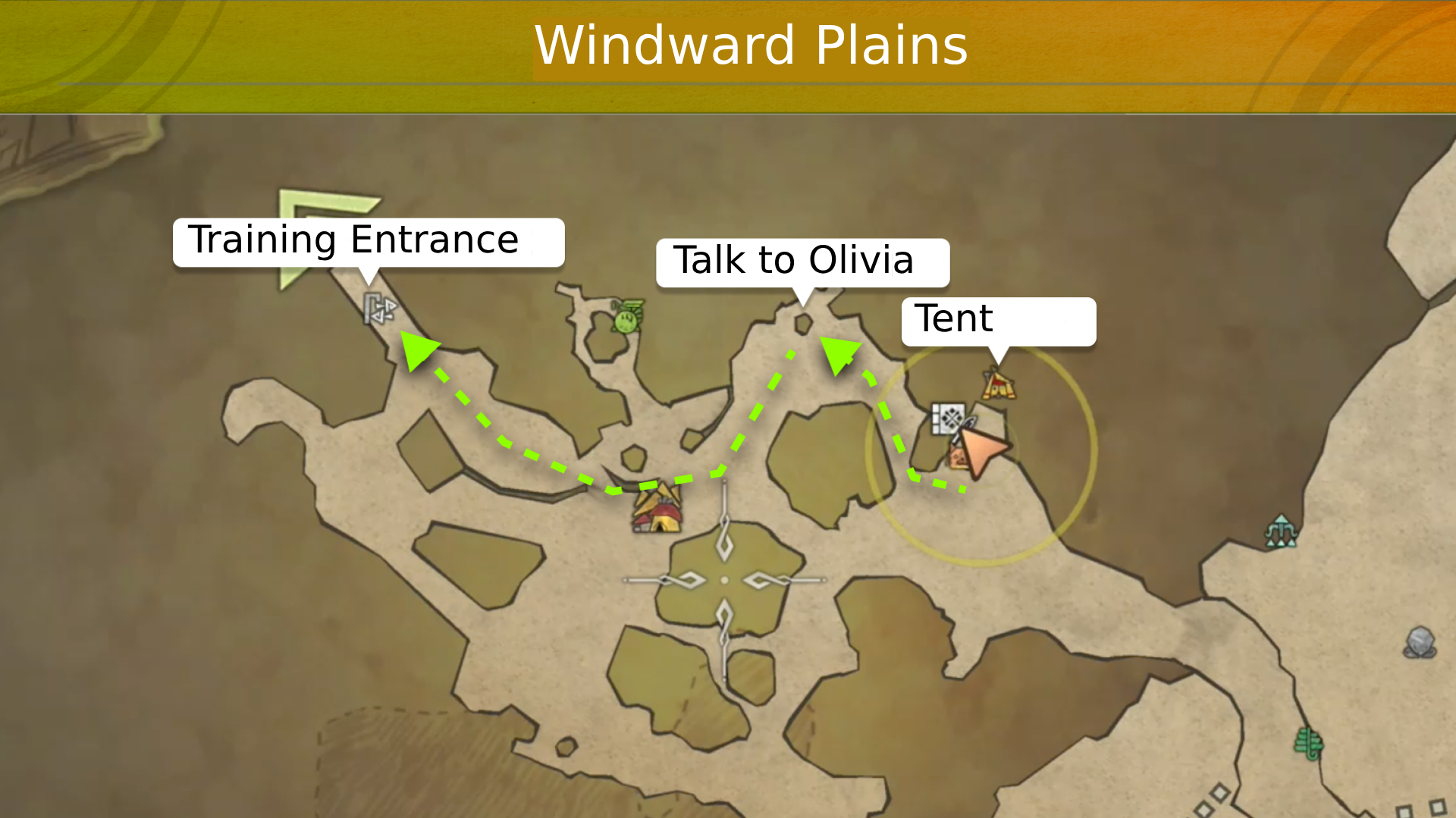
Task: Select the teal scales map icon
Action: pyautogui.click(x=1280, y=531)
